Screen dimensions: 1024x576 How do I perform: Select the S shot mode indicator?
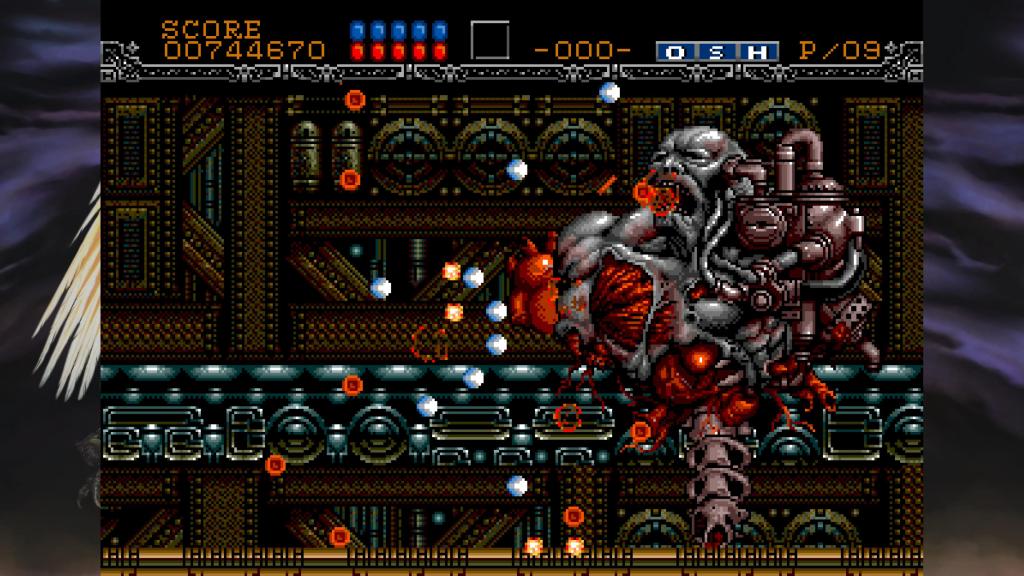717,51
